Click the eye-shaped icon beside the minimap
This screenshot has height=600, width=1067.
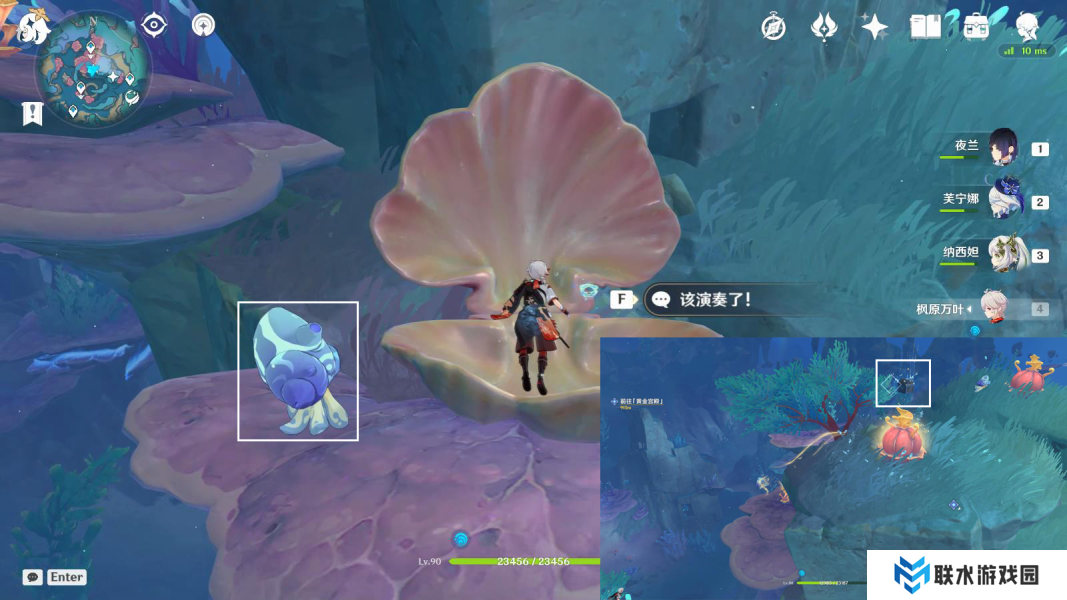click(153, 24)
